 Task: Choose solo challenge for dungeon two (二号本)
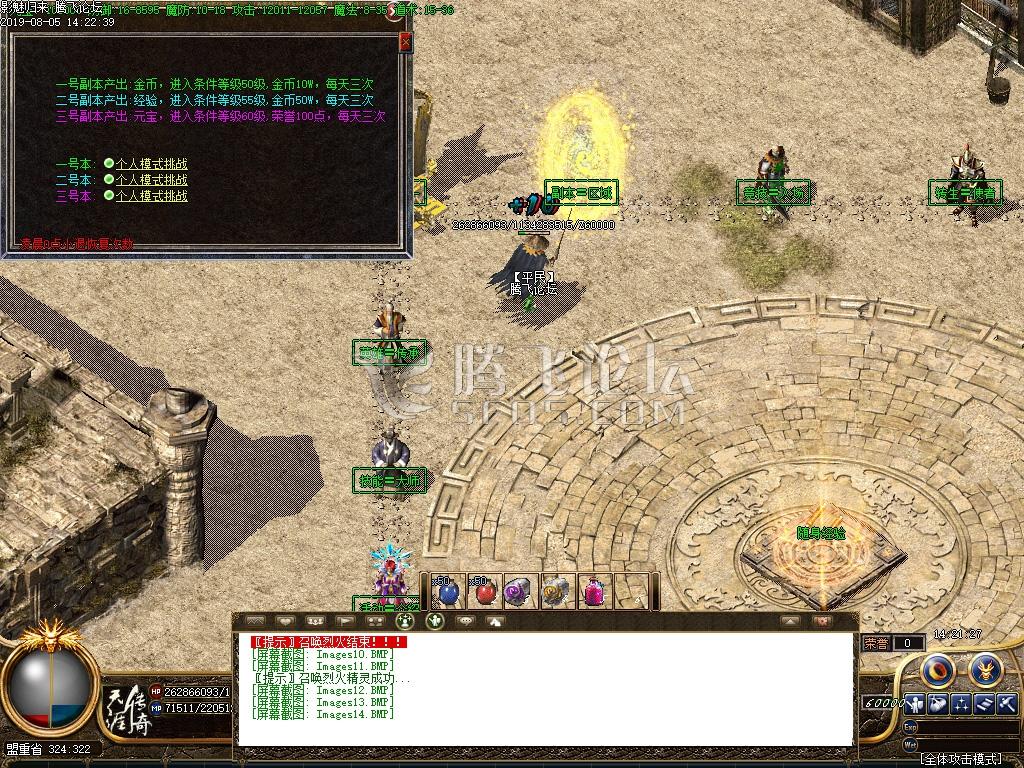pyautogui.click(x=151, y=180)
